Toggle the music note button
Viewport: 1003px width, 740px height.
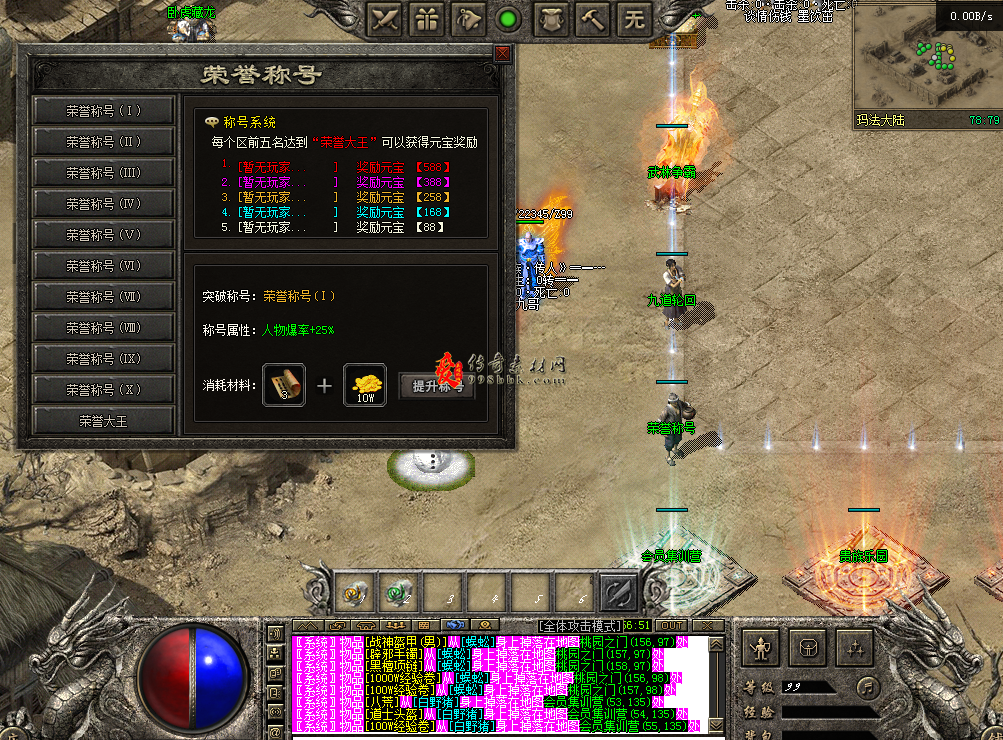(866, 686)
